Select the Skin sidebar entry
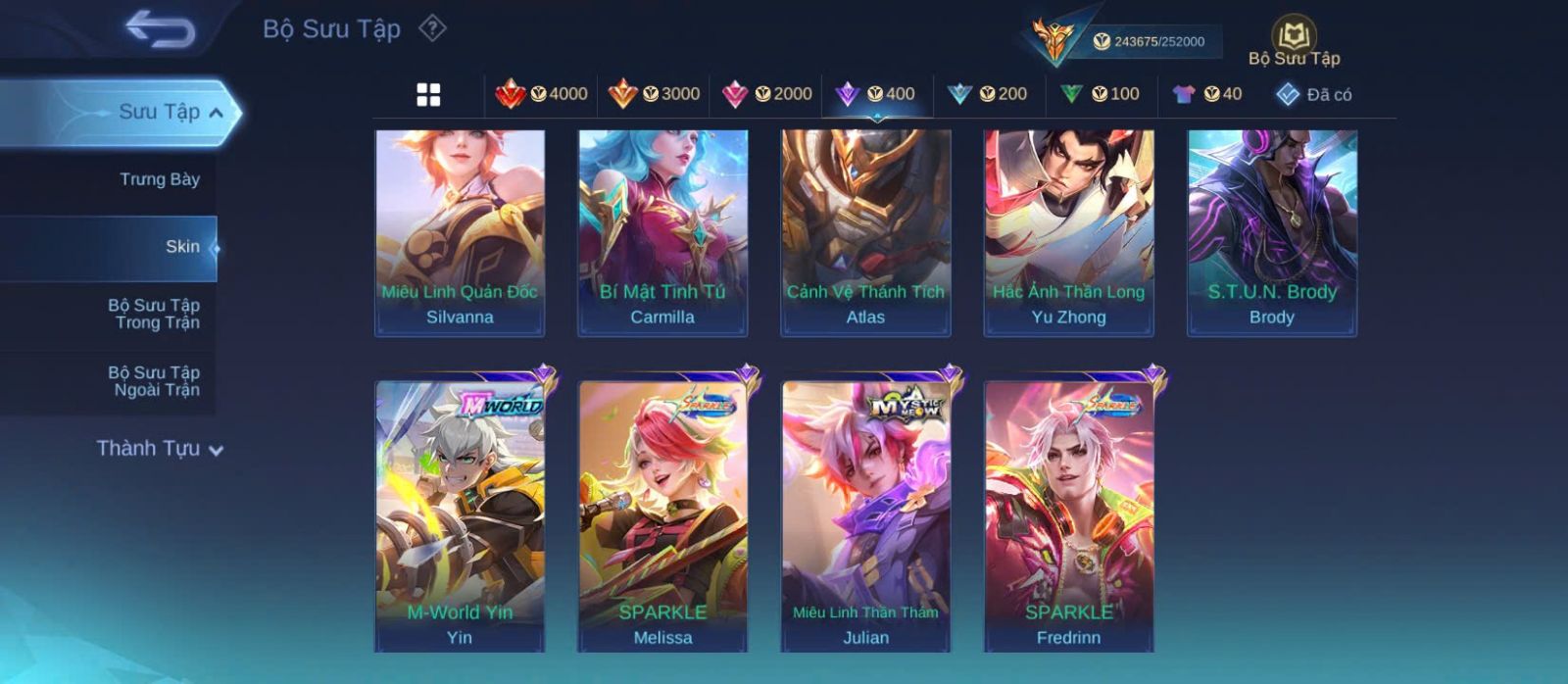The image size is (1568, 684). [x=181, y=247]
